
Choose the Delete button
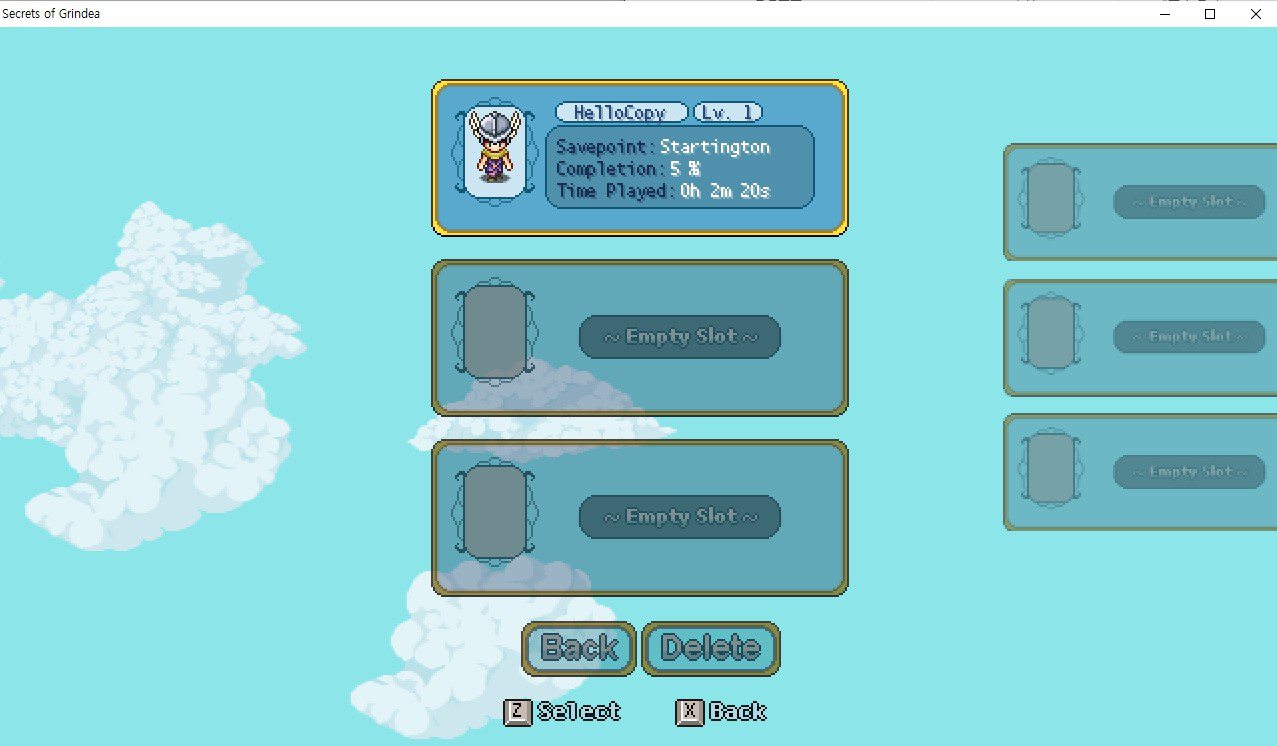point(710,648)
